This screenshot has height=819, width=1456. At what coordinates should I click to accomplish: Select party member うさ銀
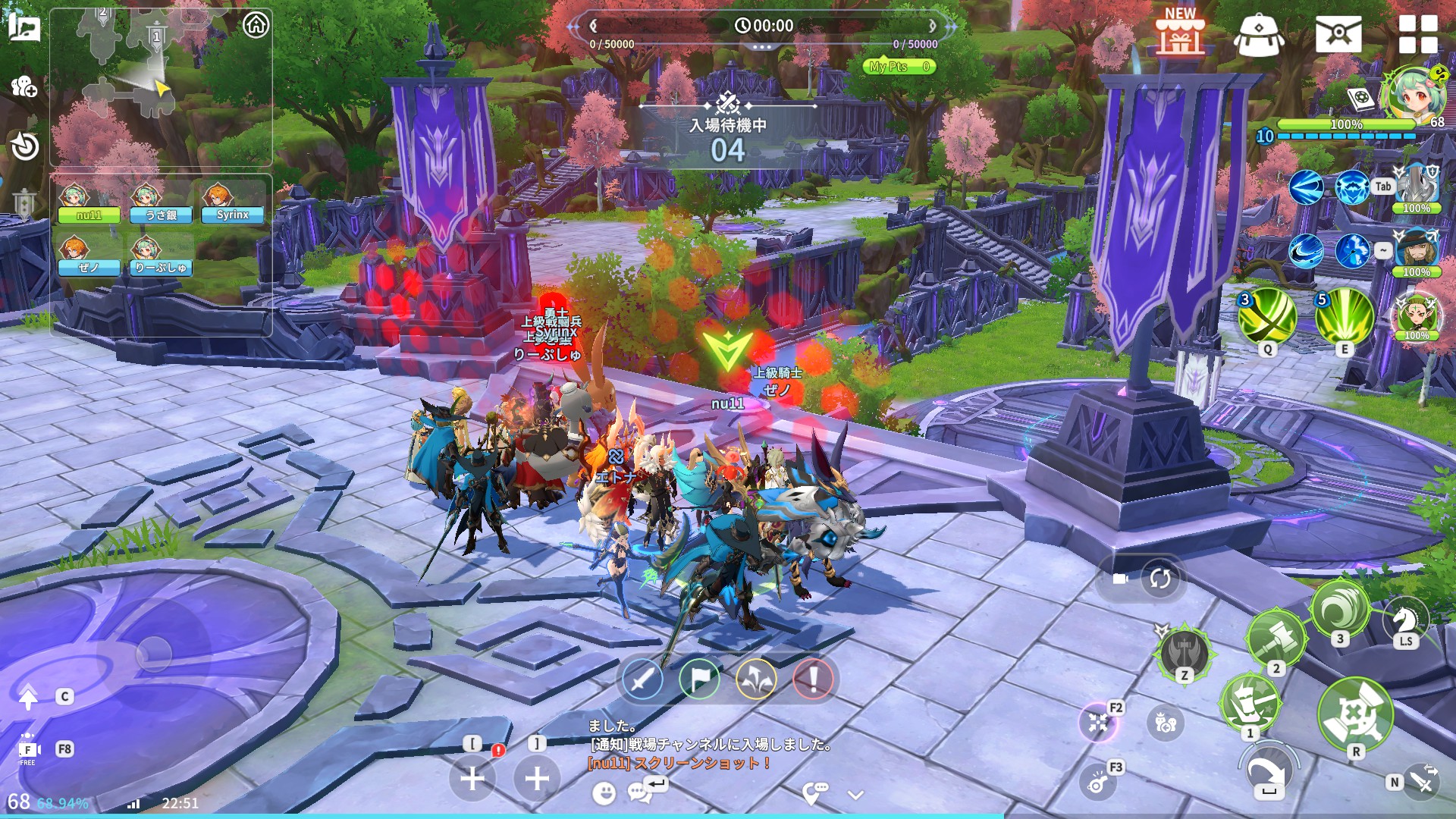click(162, 205)
